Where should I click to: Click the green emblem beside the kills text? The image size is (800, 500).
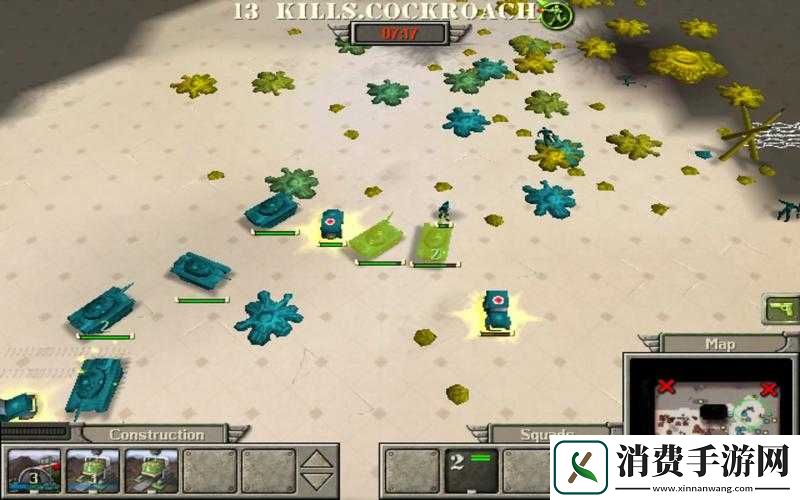pyautogui.click(x=552, y=13)
